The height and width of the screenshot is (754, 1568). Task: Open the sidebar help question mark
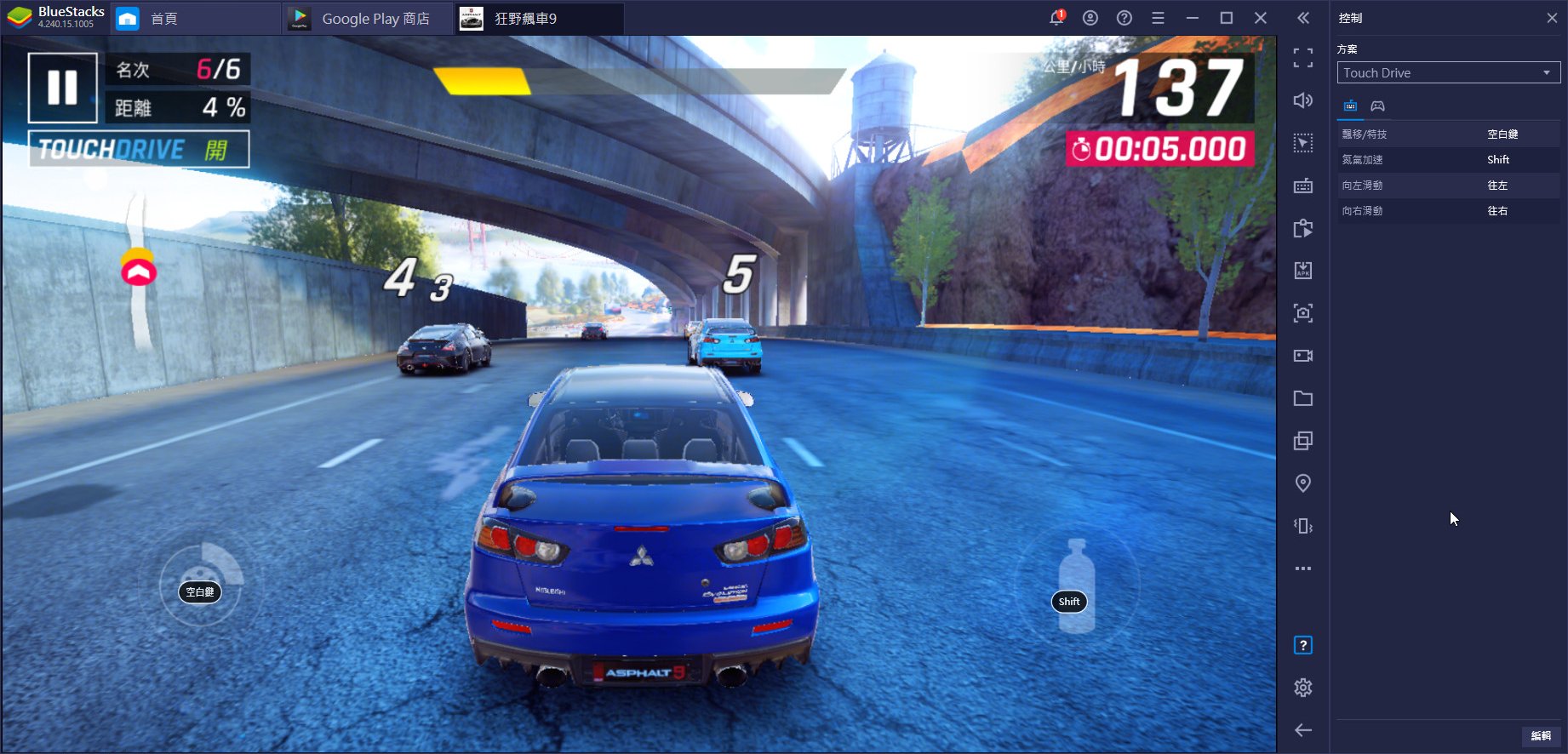tap(1302, 645)
